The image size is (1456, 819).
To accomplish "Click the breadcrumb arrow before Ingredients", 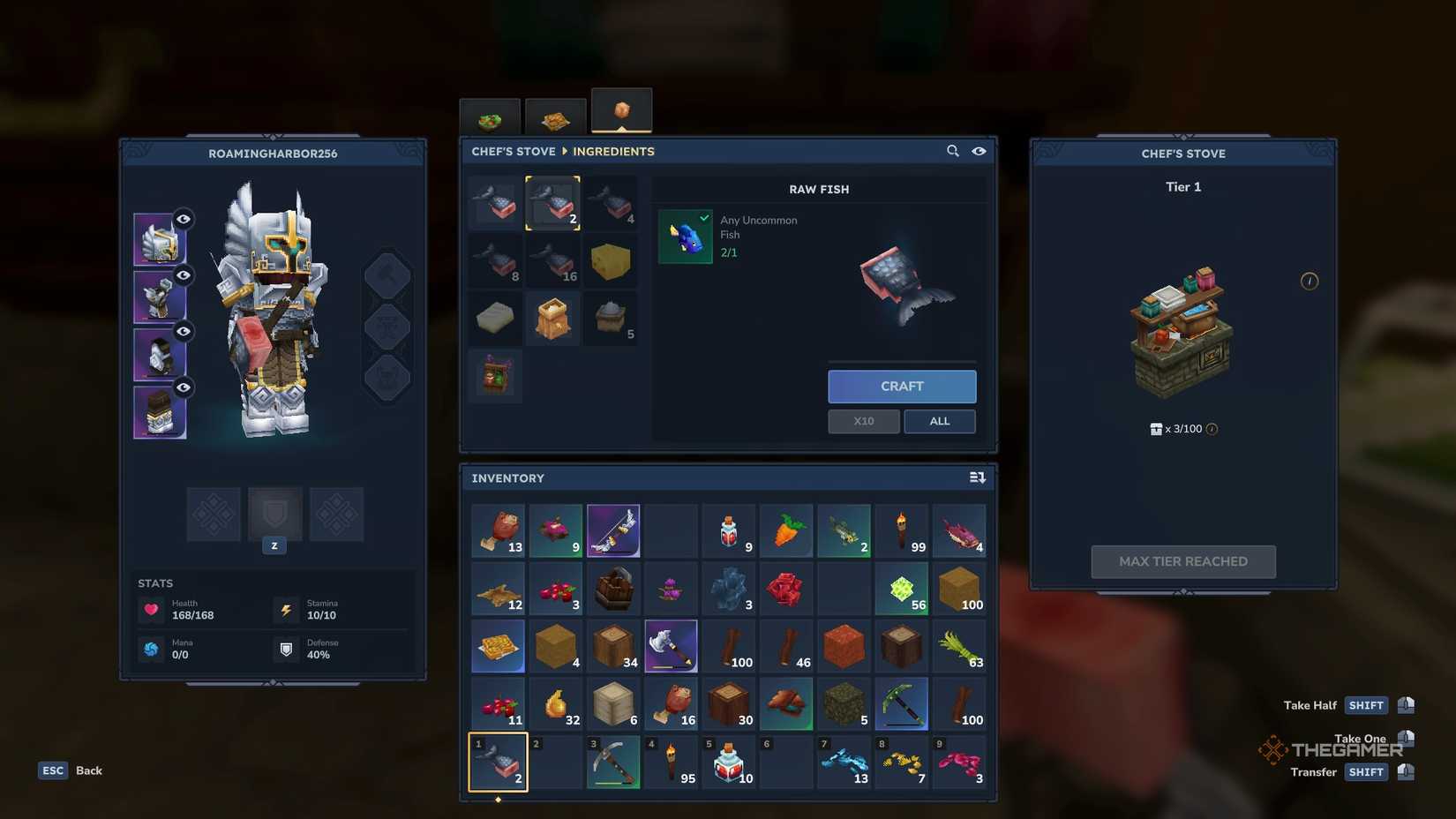I will pyautogui.click(x=563, y=151).
